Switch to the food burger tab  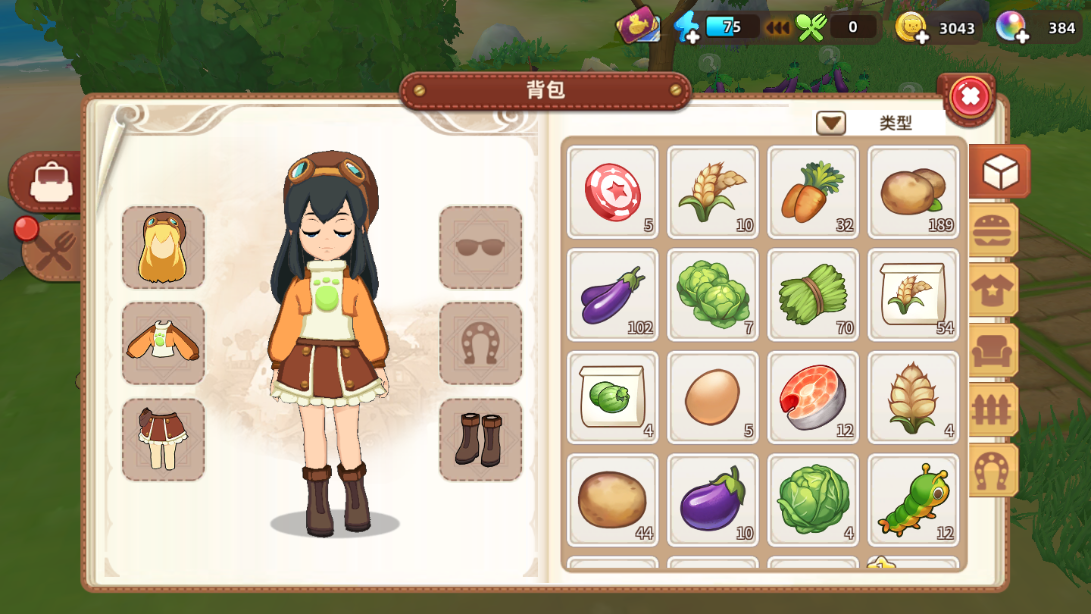[x=993, y=231]
